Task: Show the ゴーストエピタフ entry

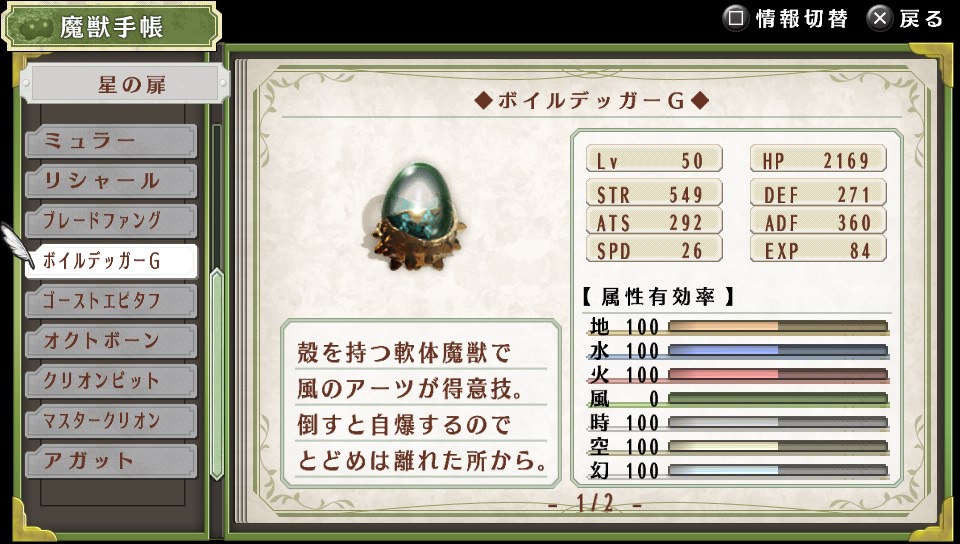Action: click(110, 301)
